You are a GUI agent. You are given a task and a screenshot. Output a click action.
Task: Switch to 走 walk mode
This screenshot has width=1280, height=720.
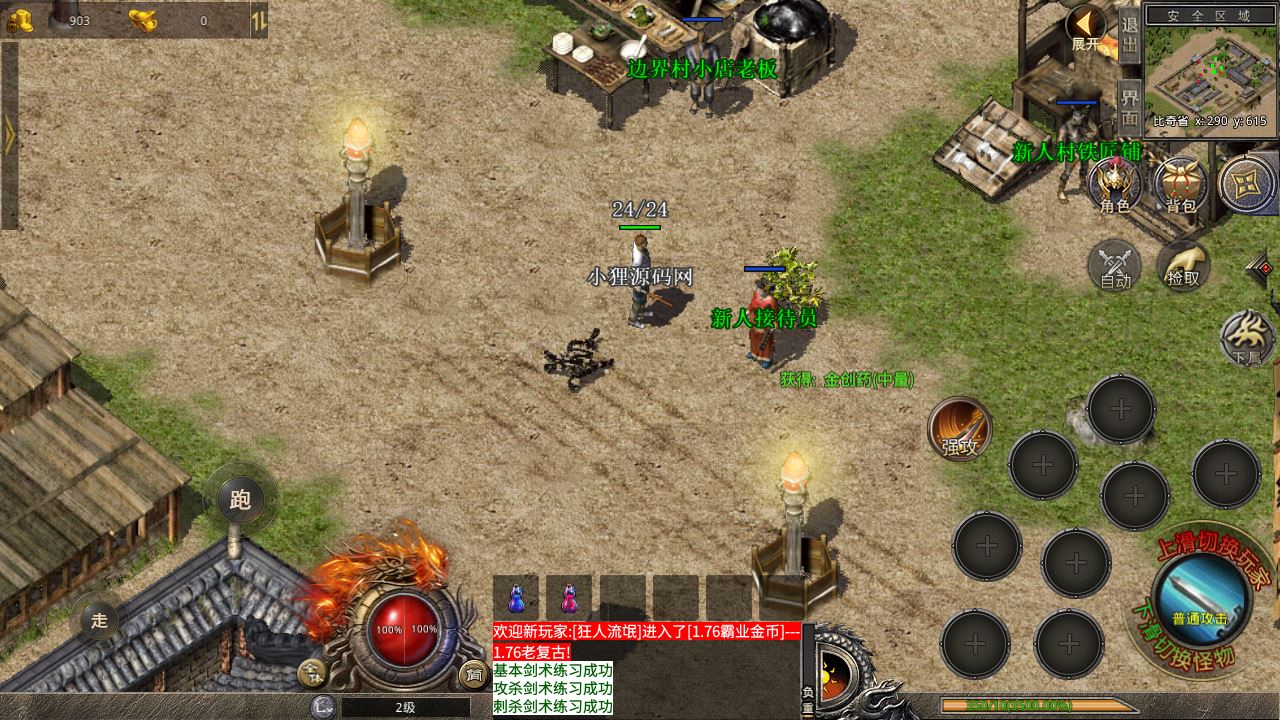click(x=99, y=619)
